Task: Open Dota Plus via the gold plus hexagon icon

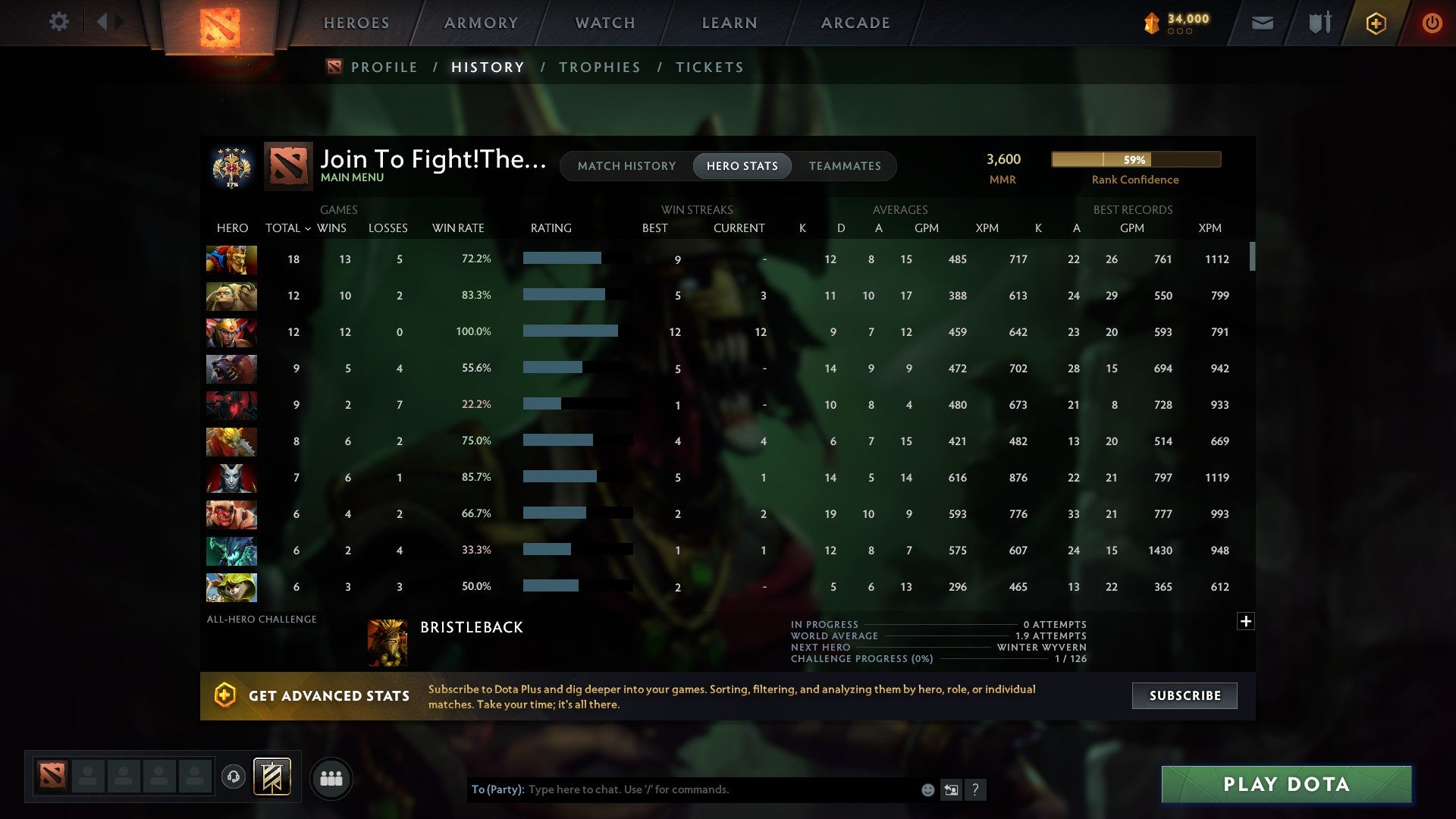Action: (1376, 23)
